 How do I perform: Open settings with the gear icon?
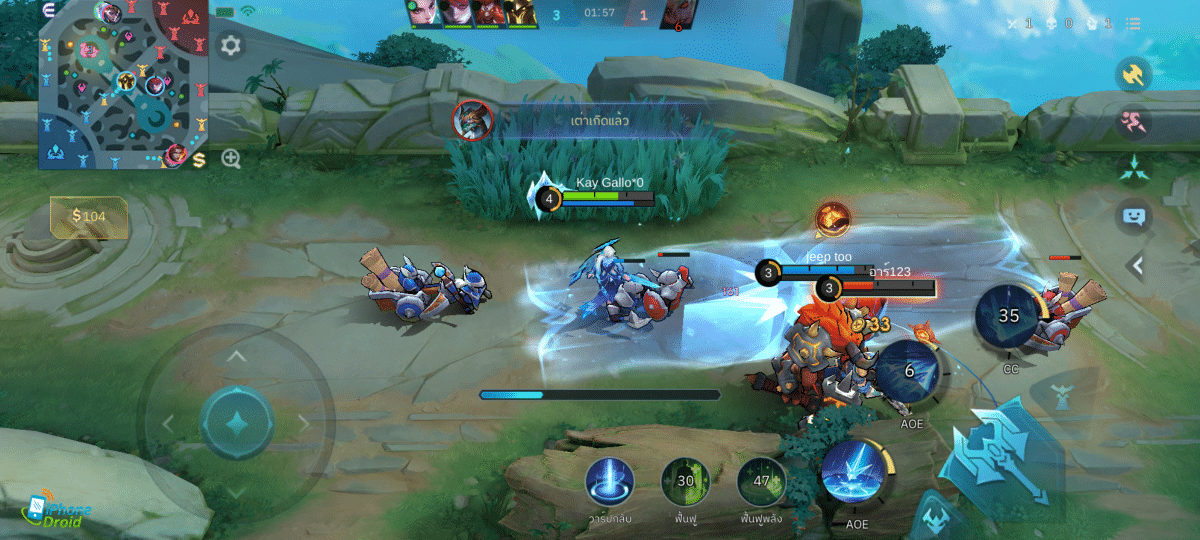pyautogui.click(x=231, y=46)
